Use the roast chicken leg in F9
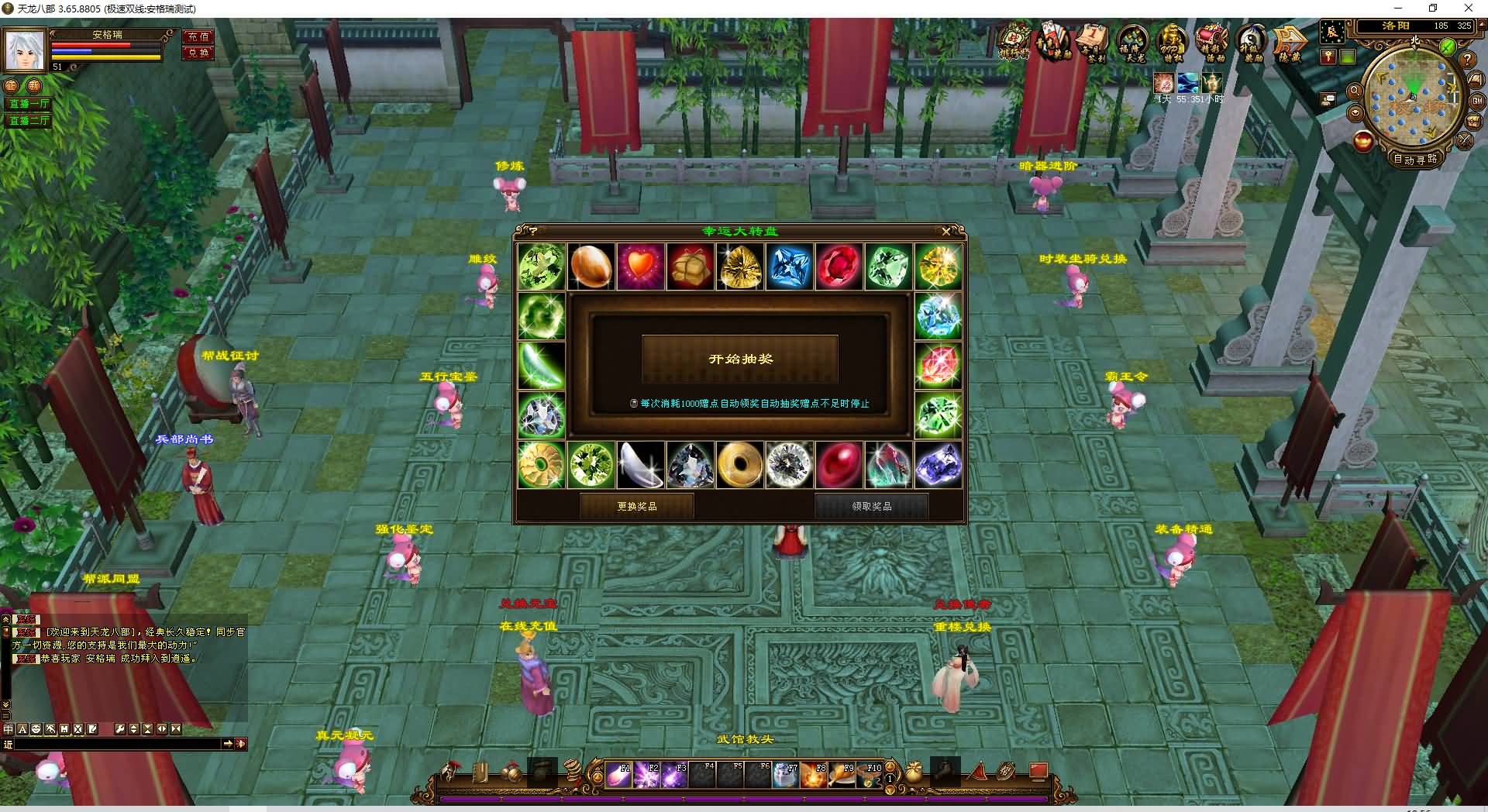1488x812 pixels. click(x=842, y=774)
